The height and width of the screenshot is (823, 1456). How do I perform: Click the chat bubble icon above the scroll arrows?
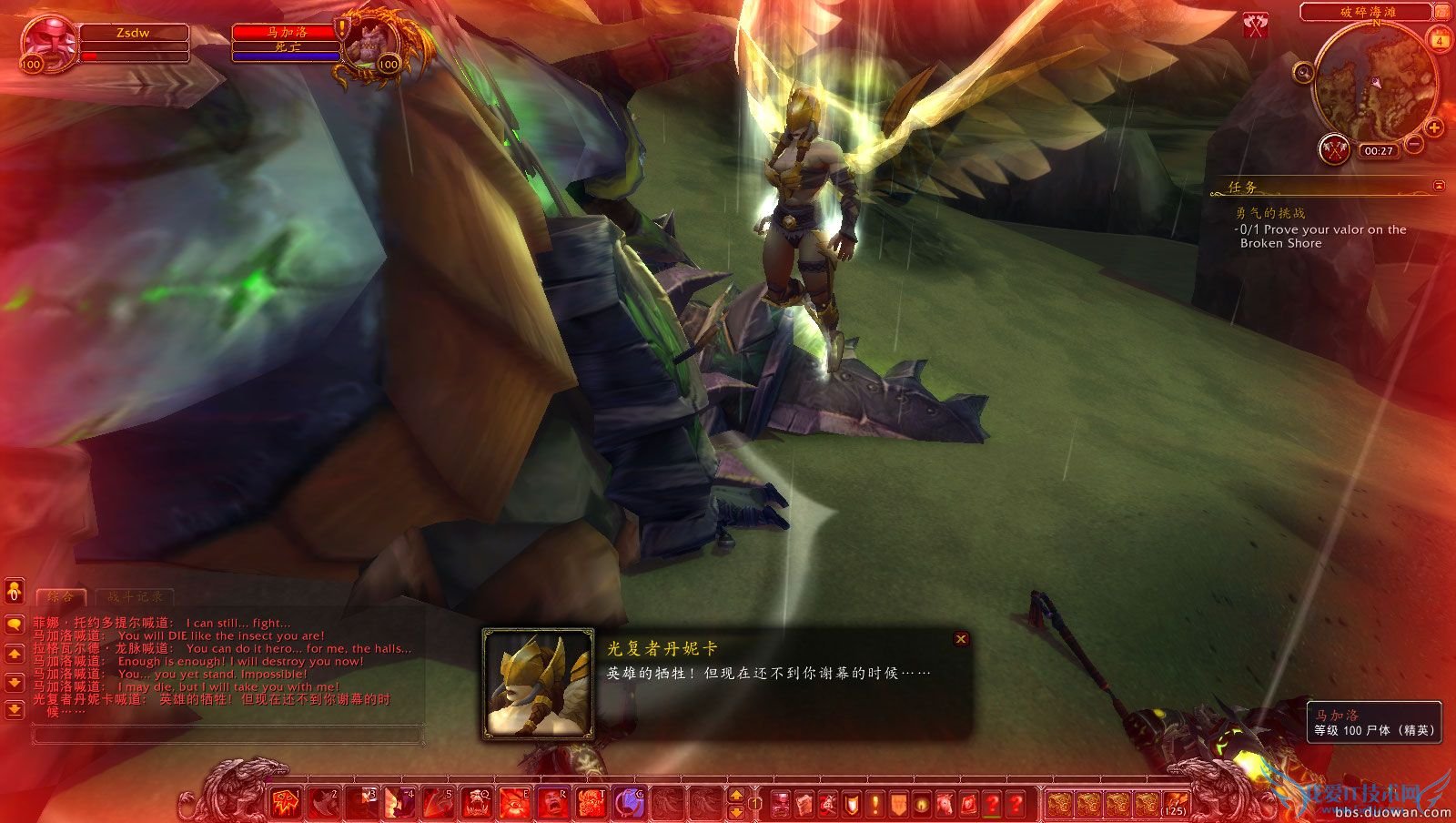point(14,624)
